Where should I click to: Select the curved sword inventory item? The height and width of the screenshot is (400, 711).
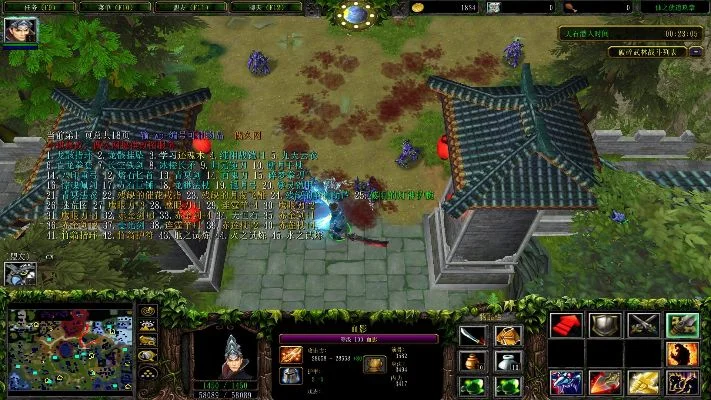point(474,335)
